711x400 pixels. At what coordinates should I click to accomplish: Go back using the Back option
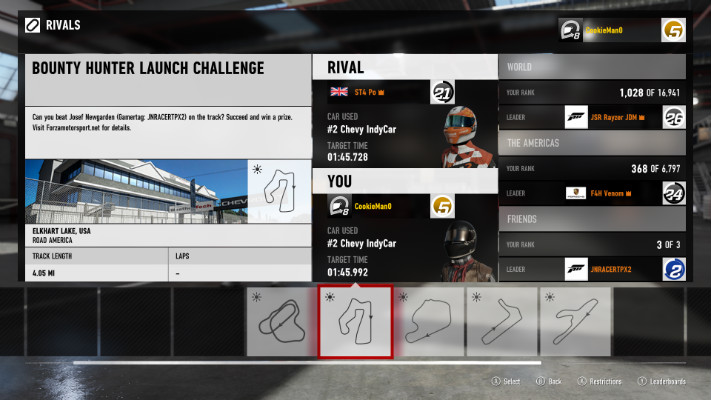[x=551, y=381]
